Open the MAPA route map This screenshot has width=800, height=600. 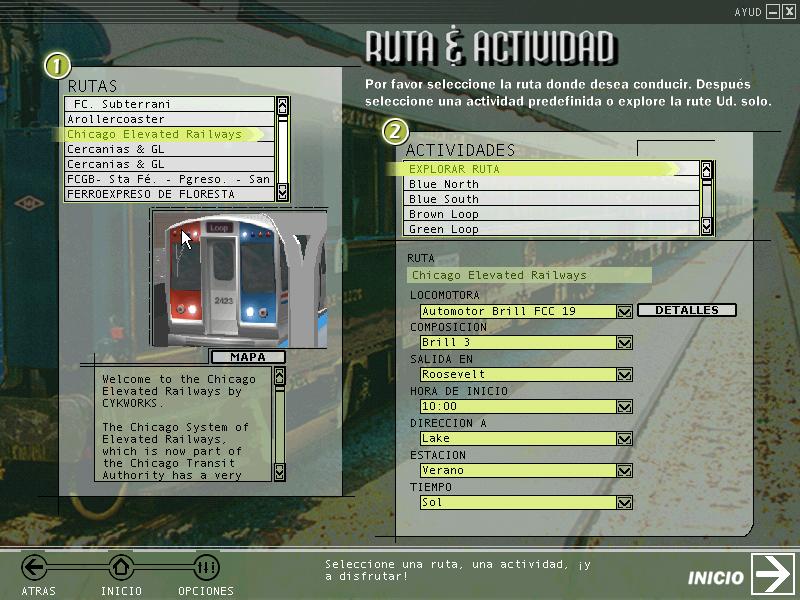click(x=248, y=357)
